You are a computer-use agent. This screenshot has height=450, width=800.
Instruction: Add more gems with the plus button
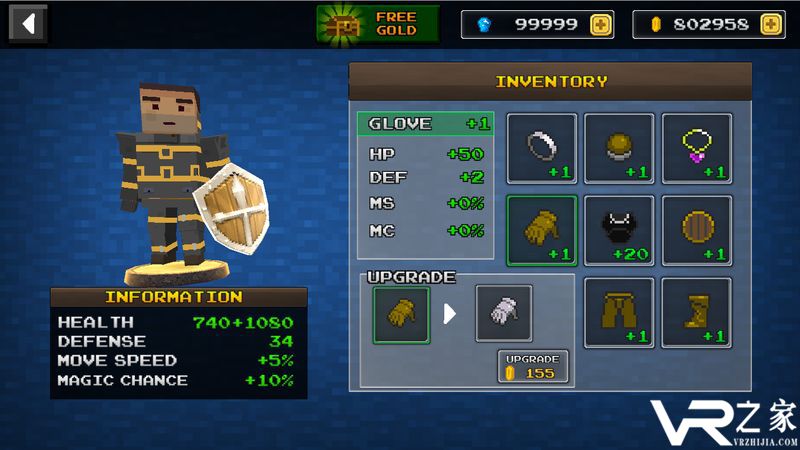pos(600,24)
